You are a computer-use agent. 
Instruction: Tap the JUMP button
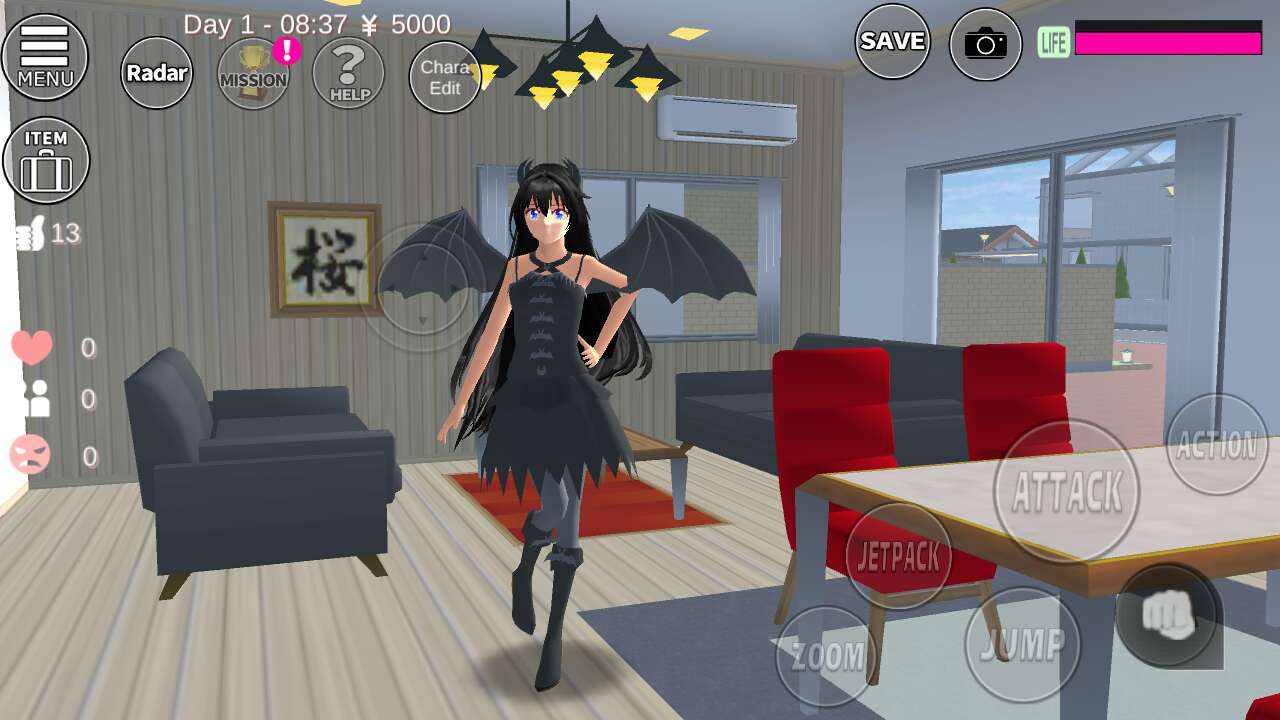[1022, 645]
